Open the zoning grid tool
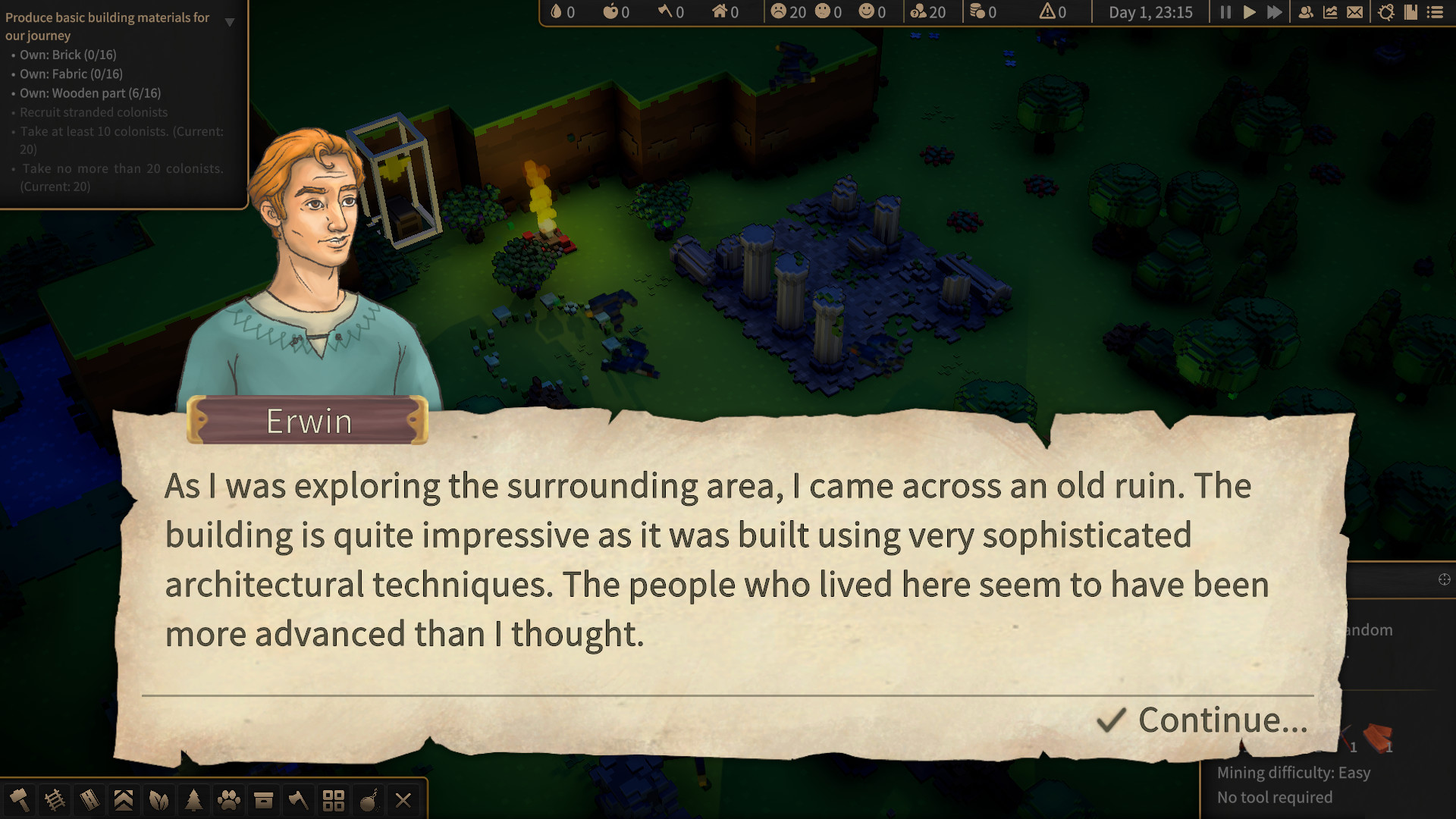1456x819 pixels. [x=334, y=800]
